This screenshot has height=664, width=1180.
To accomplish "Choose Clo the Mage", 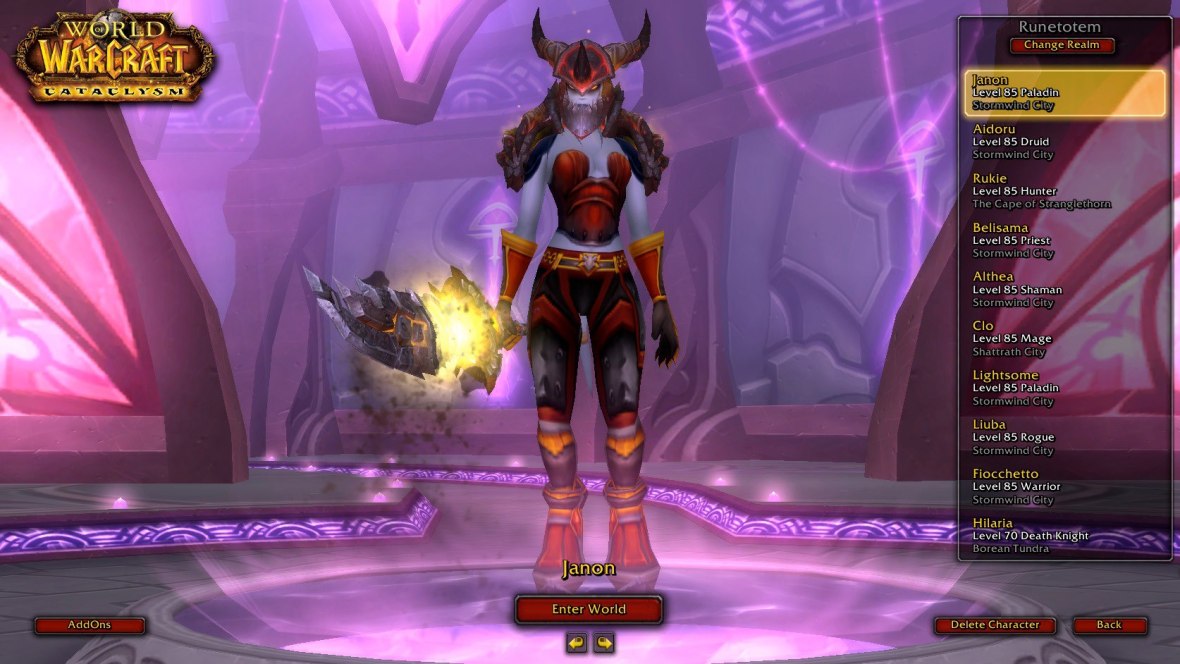I will click(x=1064, y=338).
